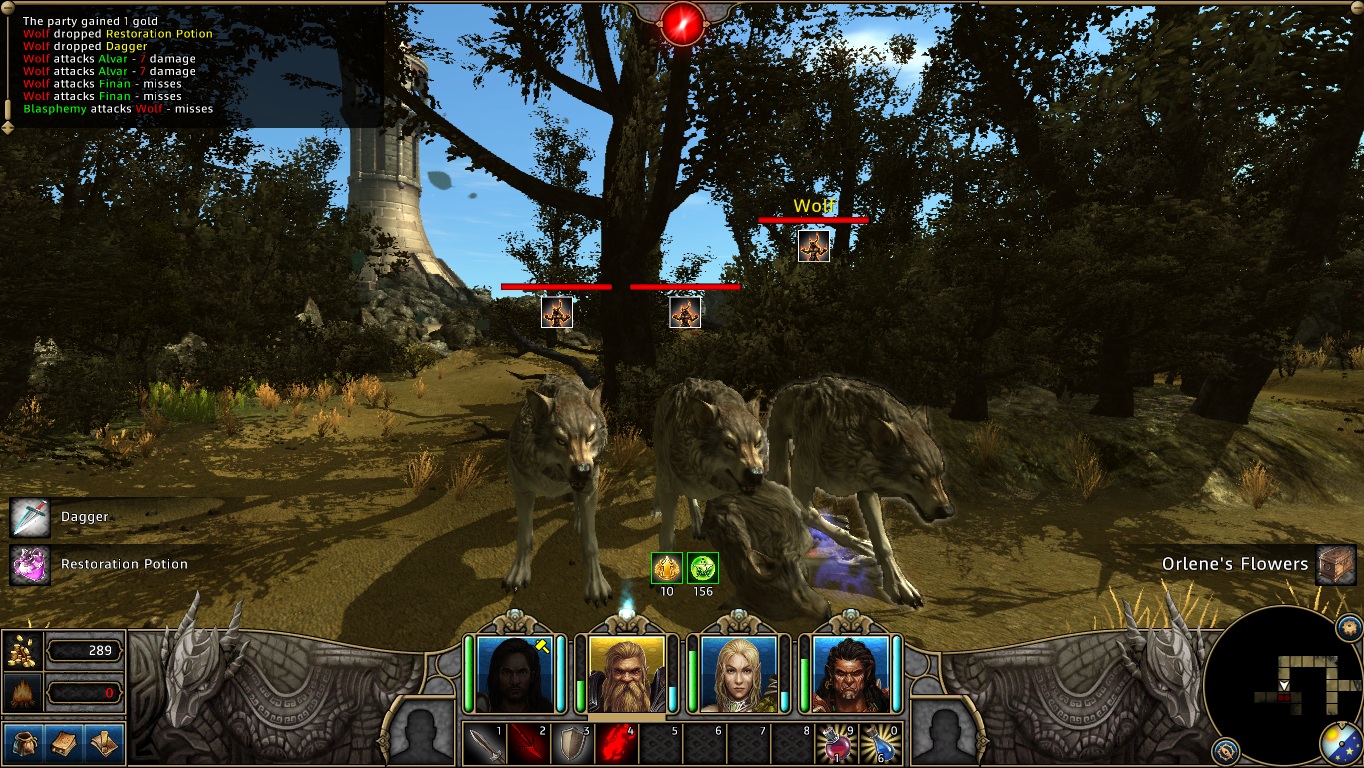Click the gear button above the minimap
The height and width of the screenshot is (768, 1364).
coord(1348,629)
